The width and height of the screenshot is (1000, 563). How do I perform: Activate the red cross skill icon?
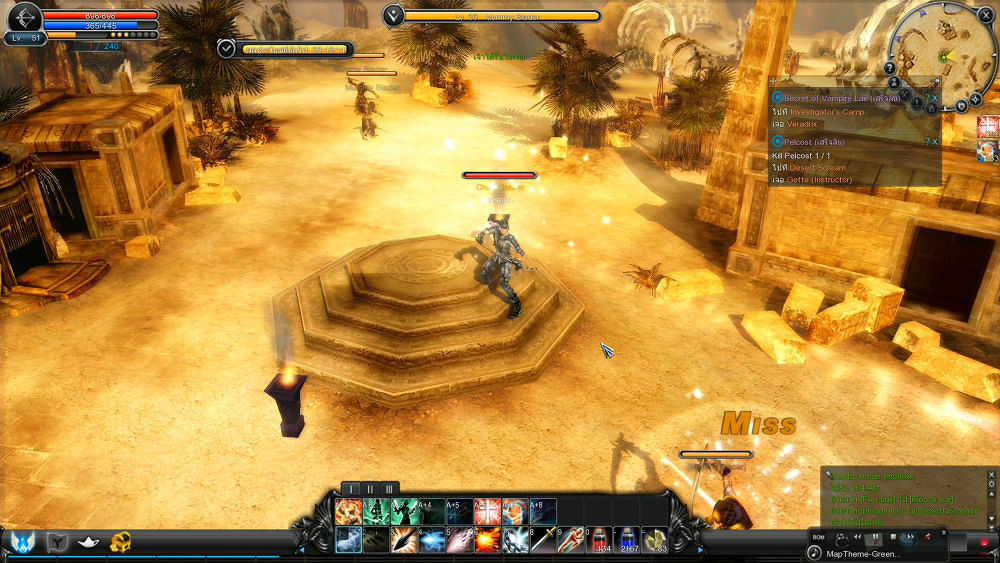pyautogui.click(x=488, y=512)
